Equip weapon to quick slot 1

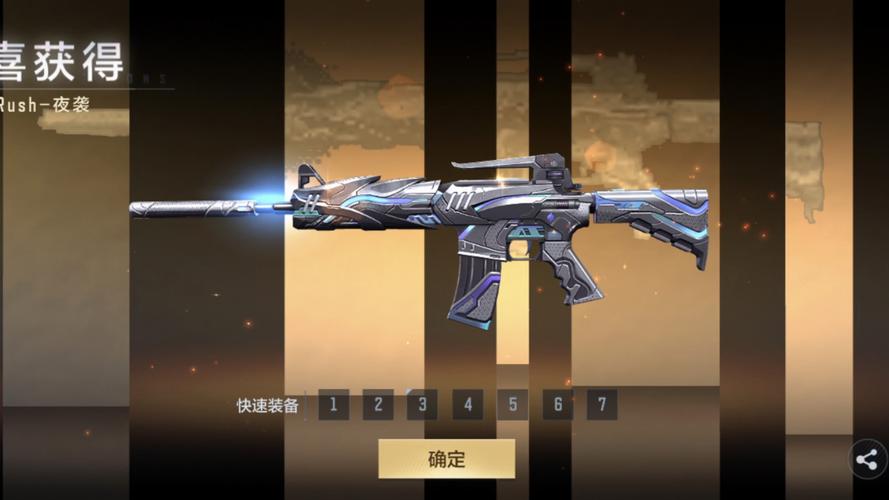tap(333, 405)
